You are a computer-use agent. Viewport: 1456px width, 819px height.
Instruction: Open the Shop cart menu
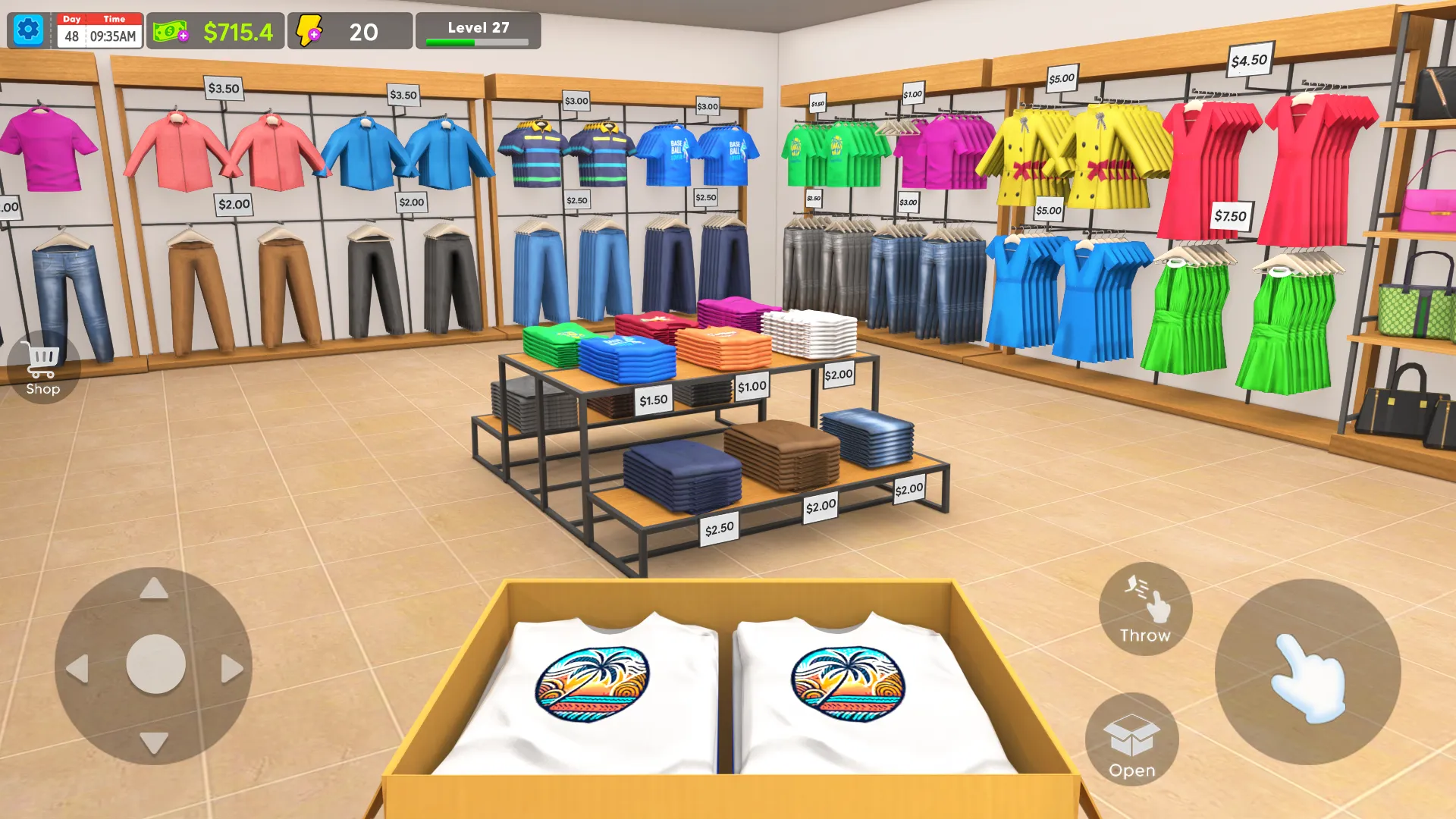(x=42, y=368)
